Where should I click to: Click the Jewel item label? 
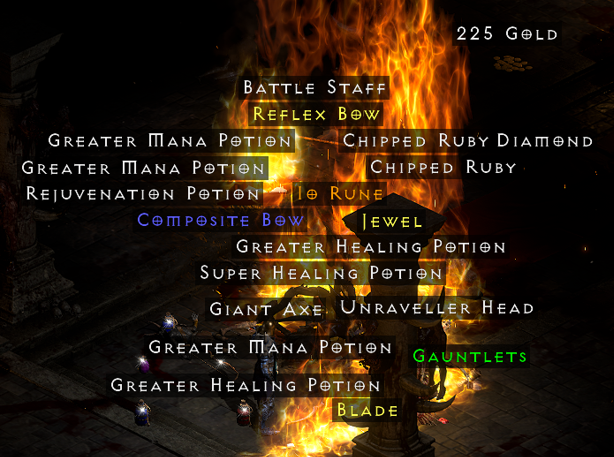pos(391,221)
